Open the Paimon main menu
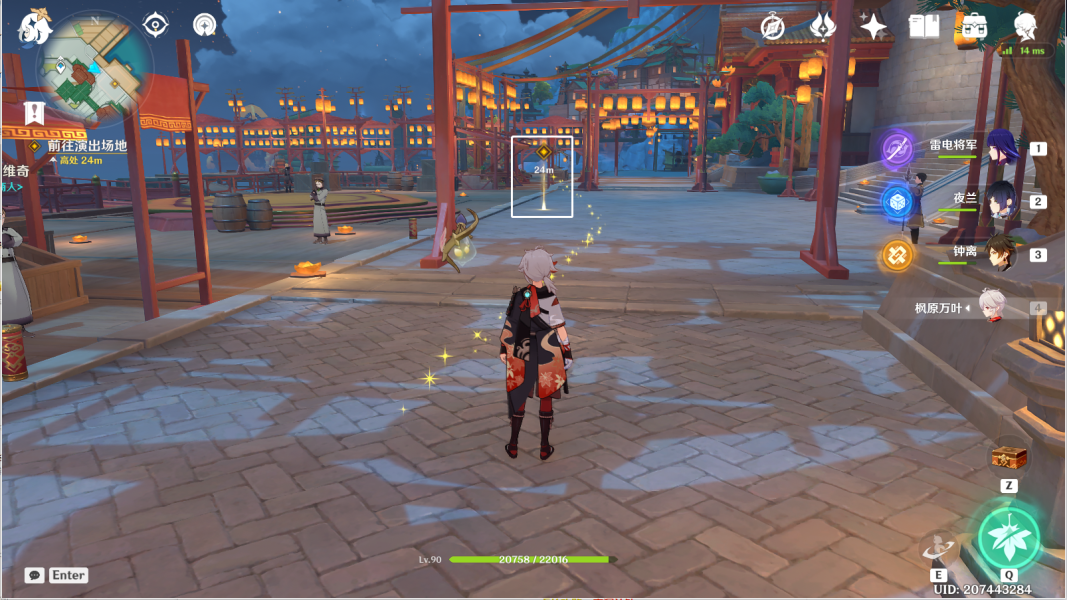The width and height of the screenshot is (1067, 600). [35, 27]
